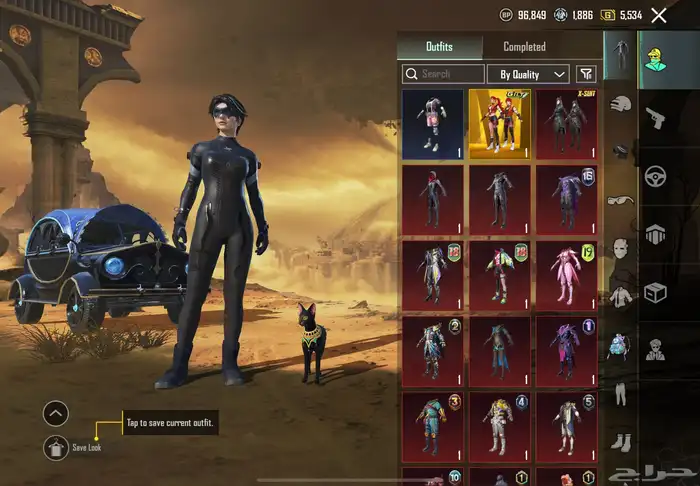Select the X-Suit outfit tile
This screenshot has height=486, width=700.
[x=566, y=124]
